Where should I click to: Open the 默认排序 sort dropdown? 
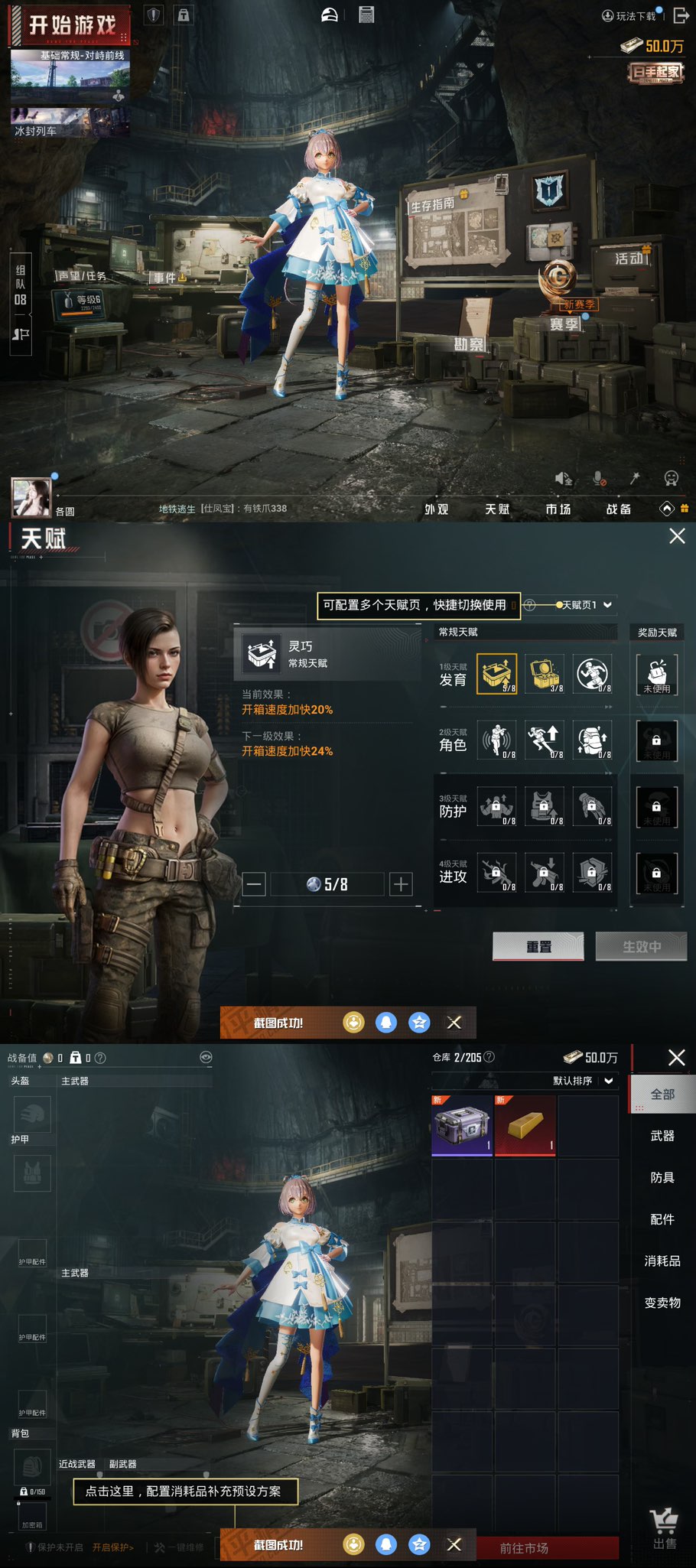[584, 1081]
